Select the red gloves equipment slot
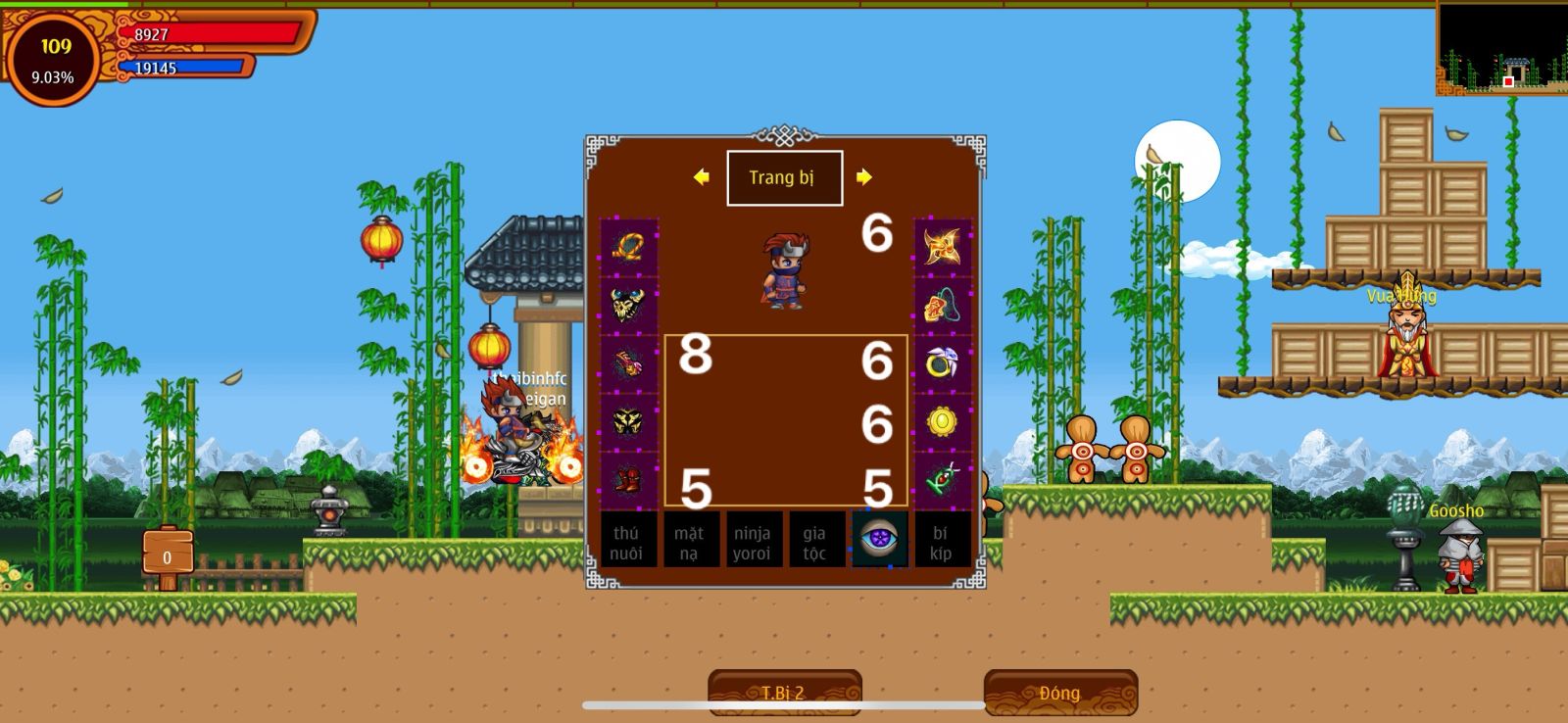Screen dimensions: 1568x723 point(628,364)
